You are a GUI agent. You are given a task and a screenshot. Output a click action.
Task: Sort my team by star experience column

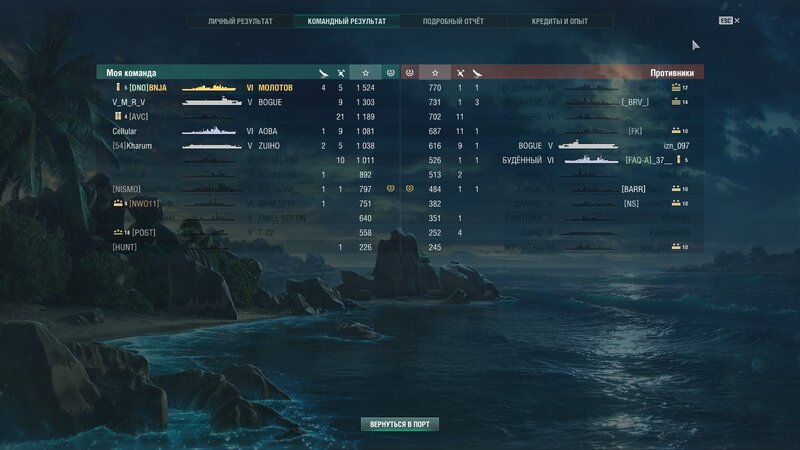click(x=366, y=73)
